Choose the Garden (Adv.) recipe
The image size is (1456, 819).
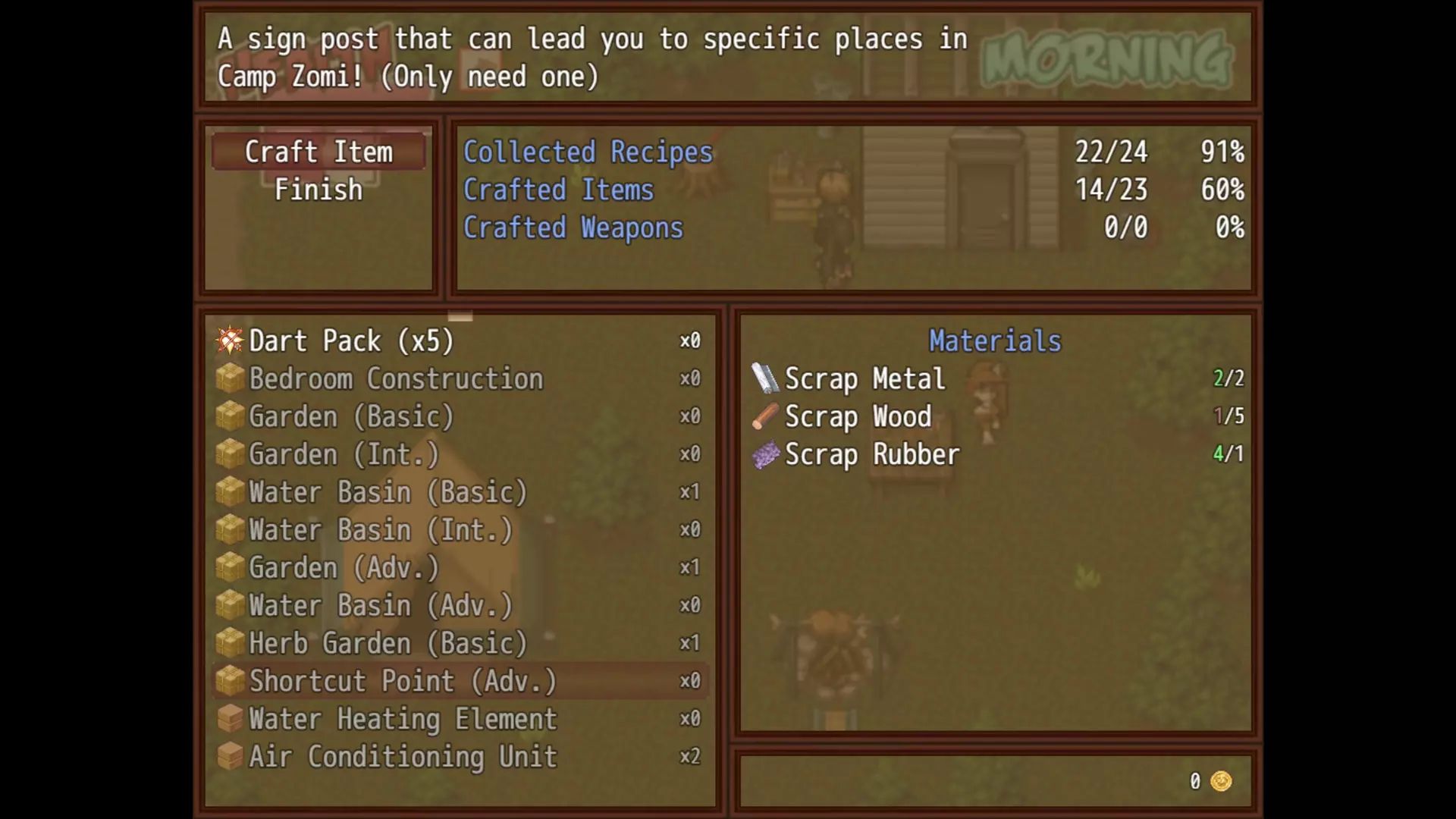click(x=344, y=568)
